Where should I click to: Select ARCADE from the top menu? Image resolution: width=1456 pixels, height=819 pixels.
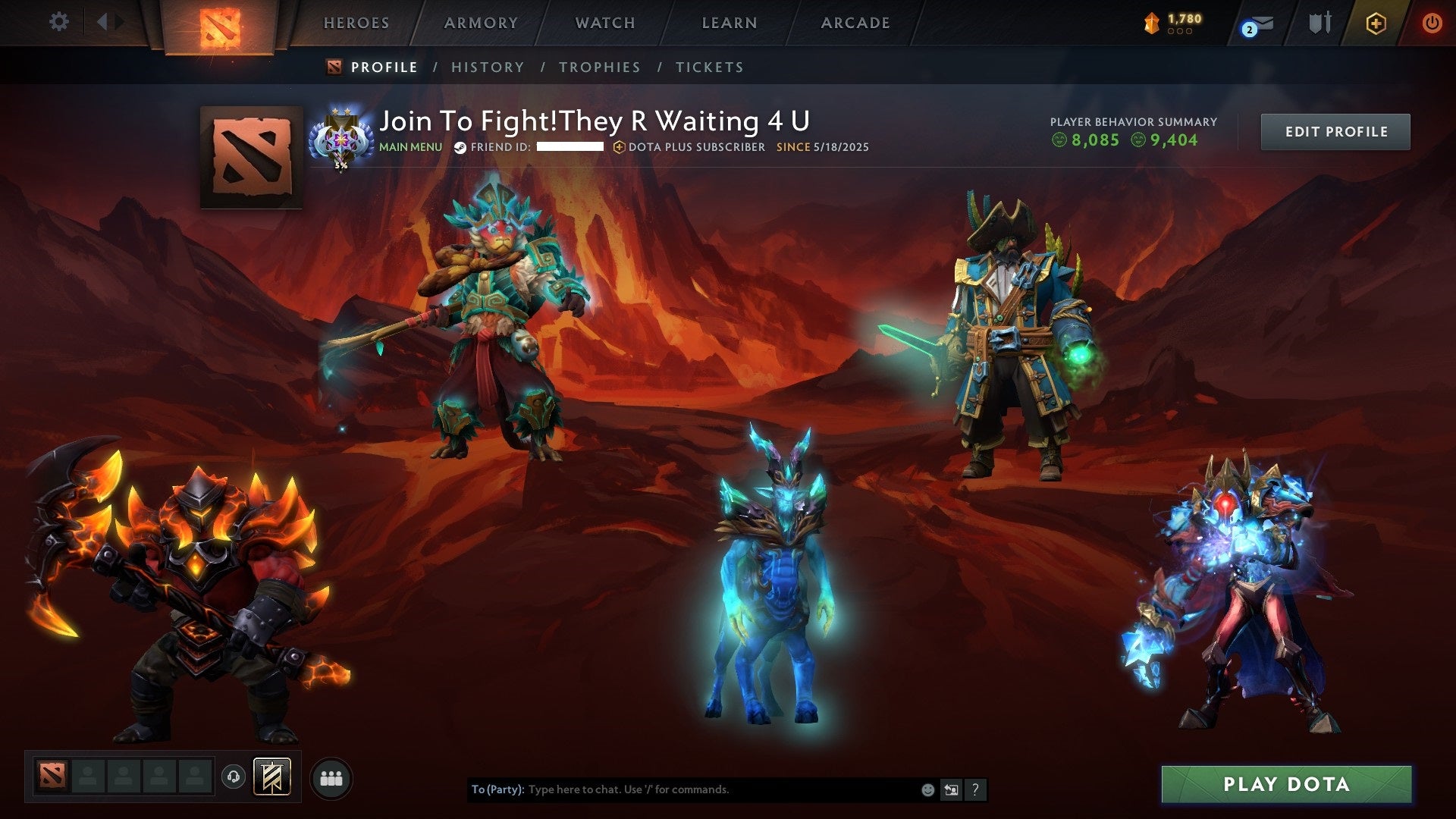click(x=855, y=23)
